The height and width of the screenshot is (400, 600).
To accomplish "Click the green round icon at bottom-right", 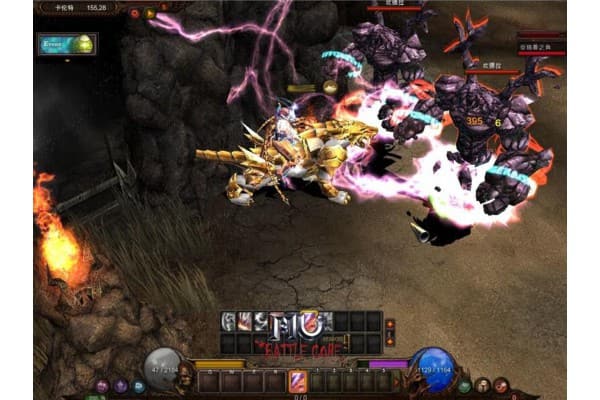I will [x=465, y=386].
